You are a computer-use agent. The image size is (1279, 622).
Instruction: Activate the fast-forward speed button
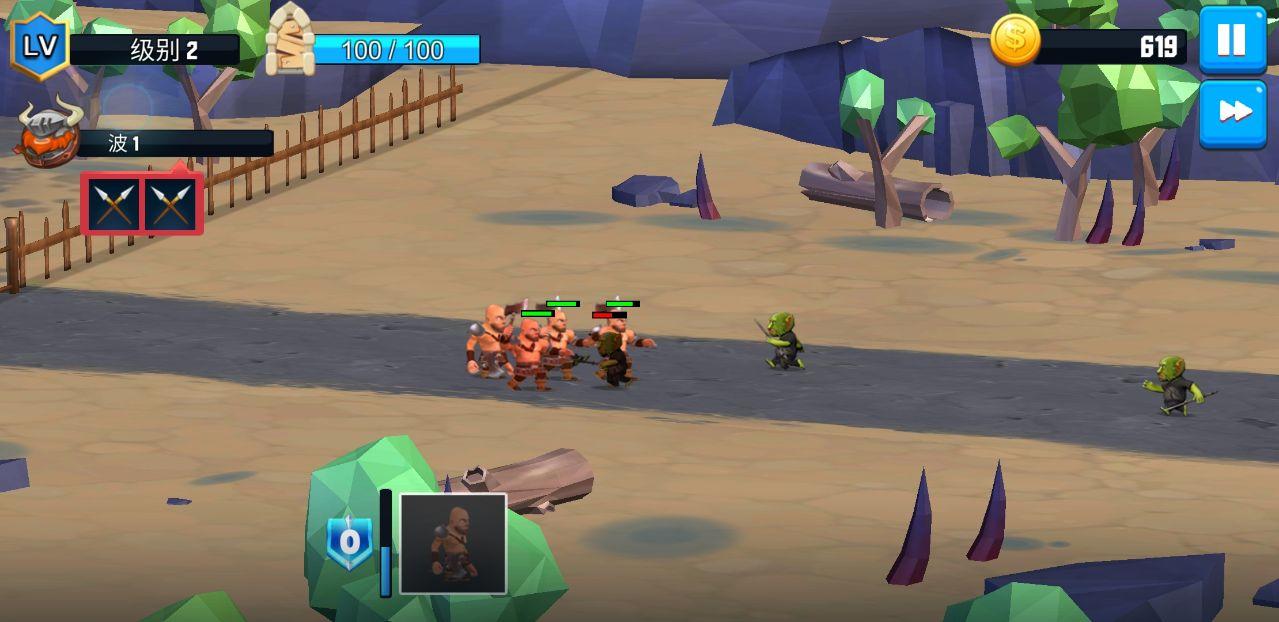[1232, 113]
